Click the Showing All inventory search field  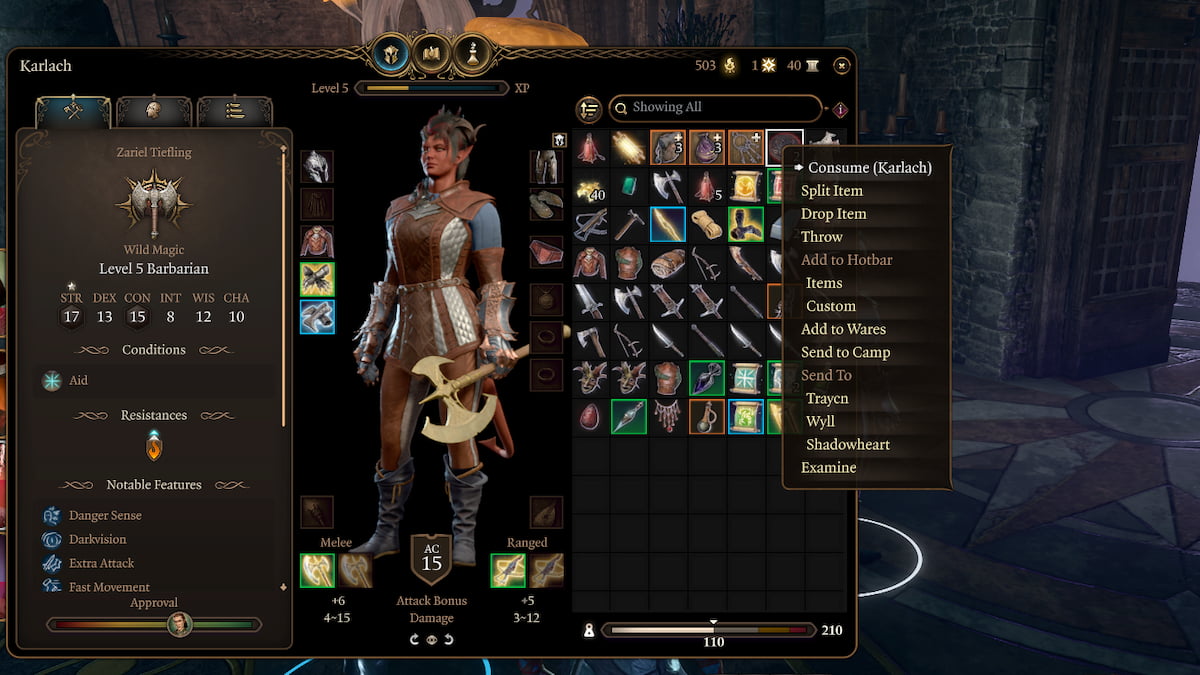714,108
